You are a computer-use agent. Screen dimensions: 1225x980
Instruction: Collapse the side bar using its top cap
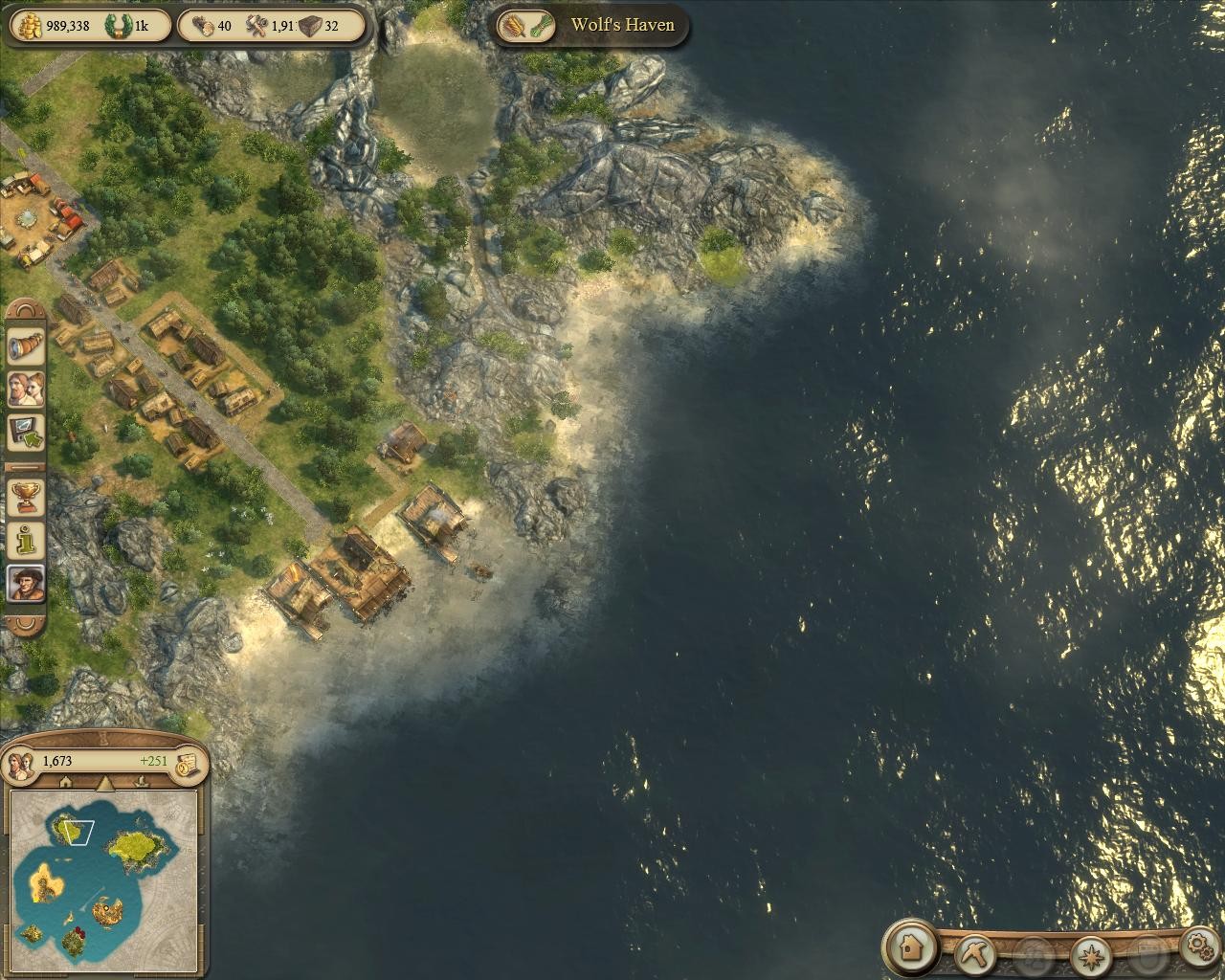coord(26,311)
